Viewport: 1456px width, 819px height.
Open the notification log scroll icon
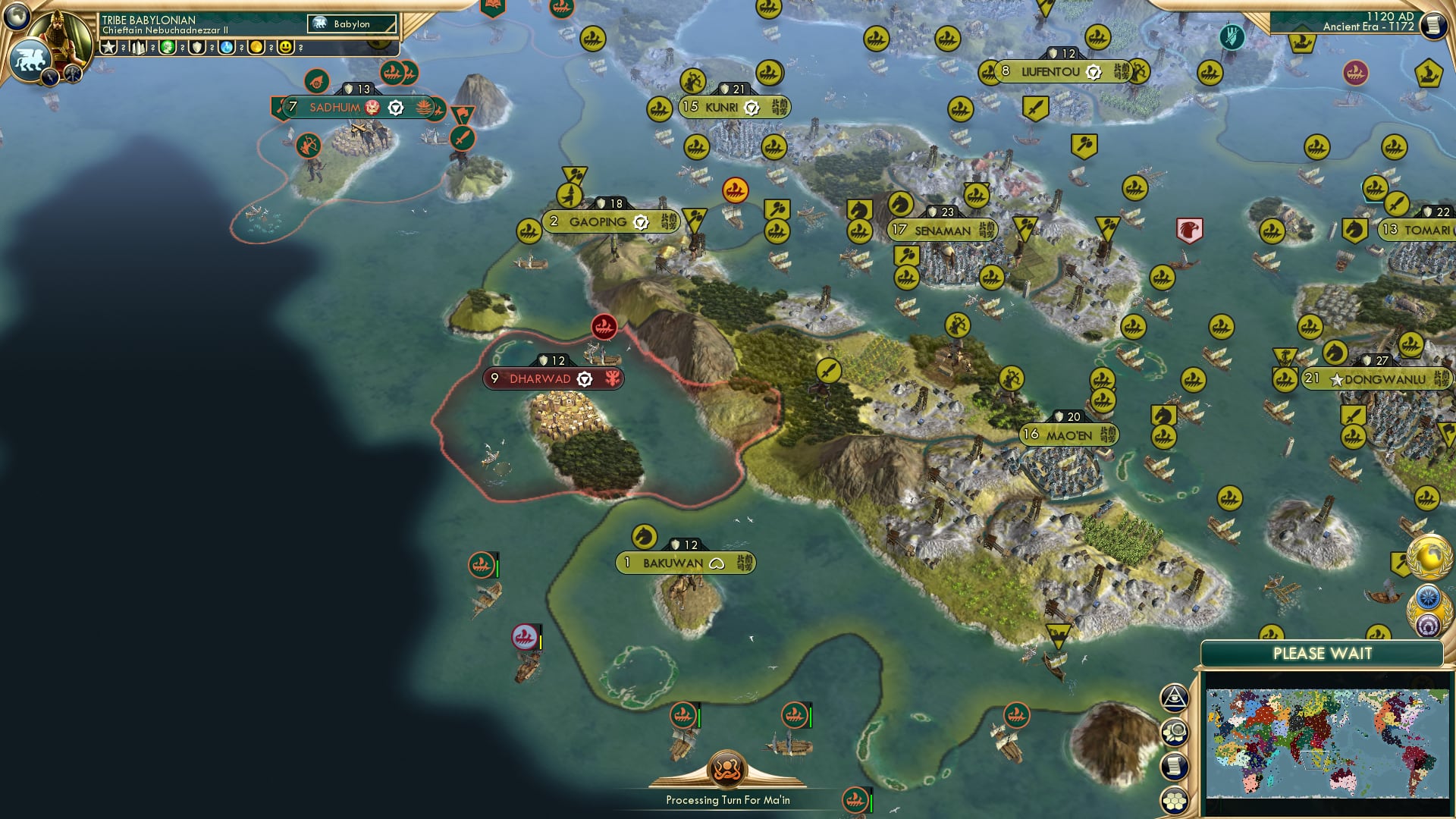click(x=1174, y=764)
